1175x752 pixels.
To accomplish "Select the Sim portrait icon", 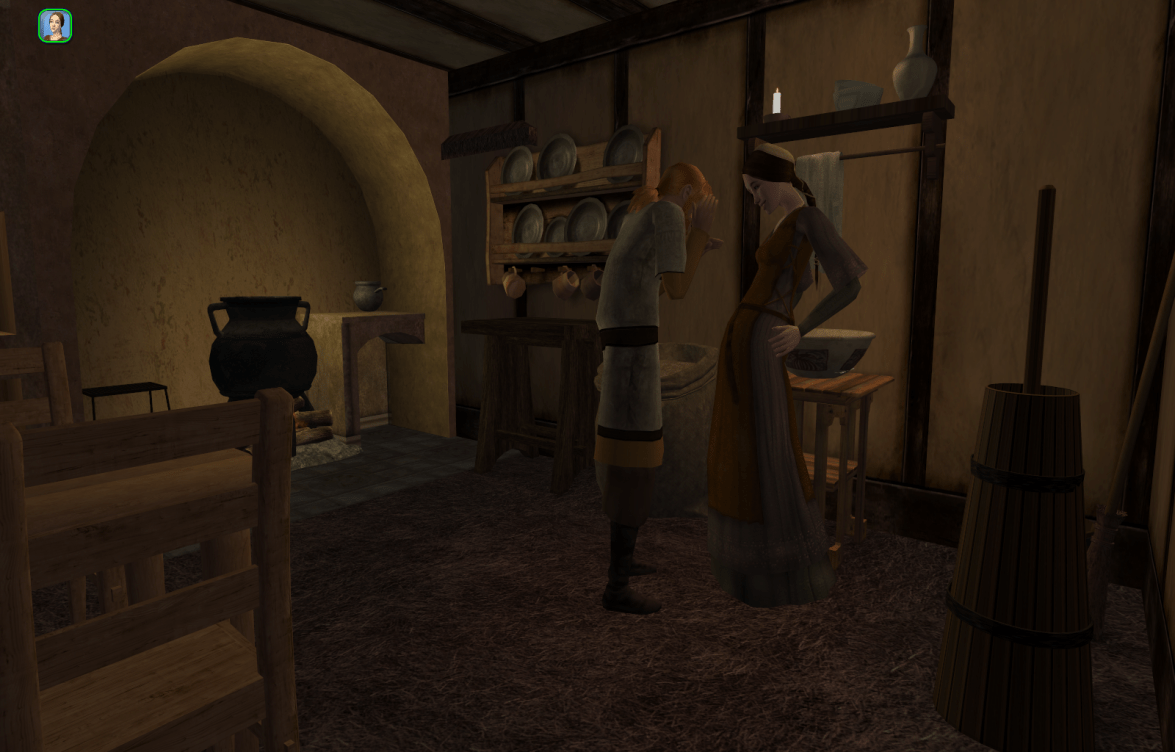I will coord(55,26).
